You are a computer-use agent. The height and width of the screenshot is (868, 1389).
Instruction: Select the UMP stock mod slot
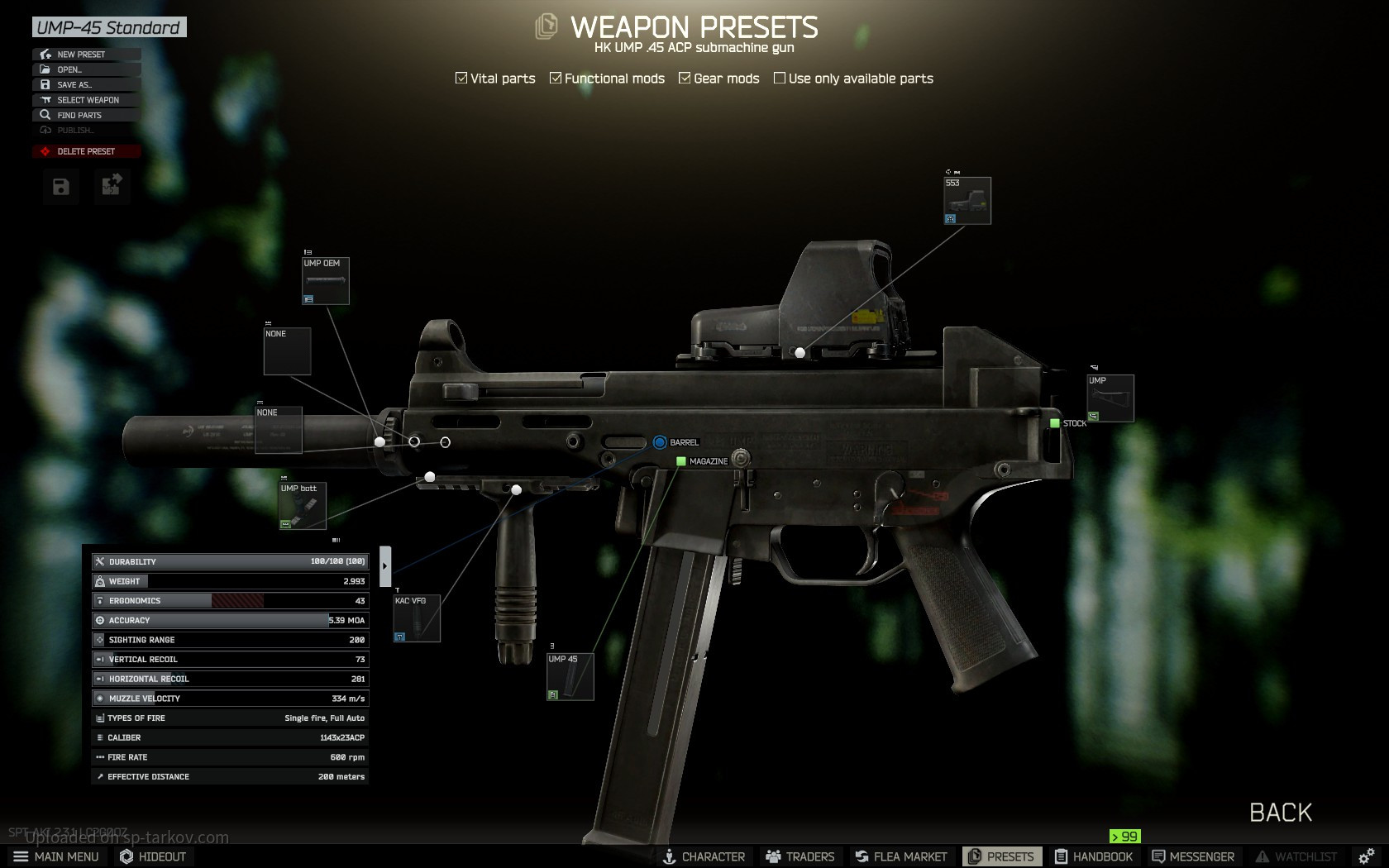point(1110,398)
